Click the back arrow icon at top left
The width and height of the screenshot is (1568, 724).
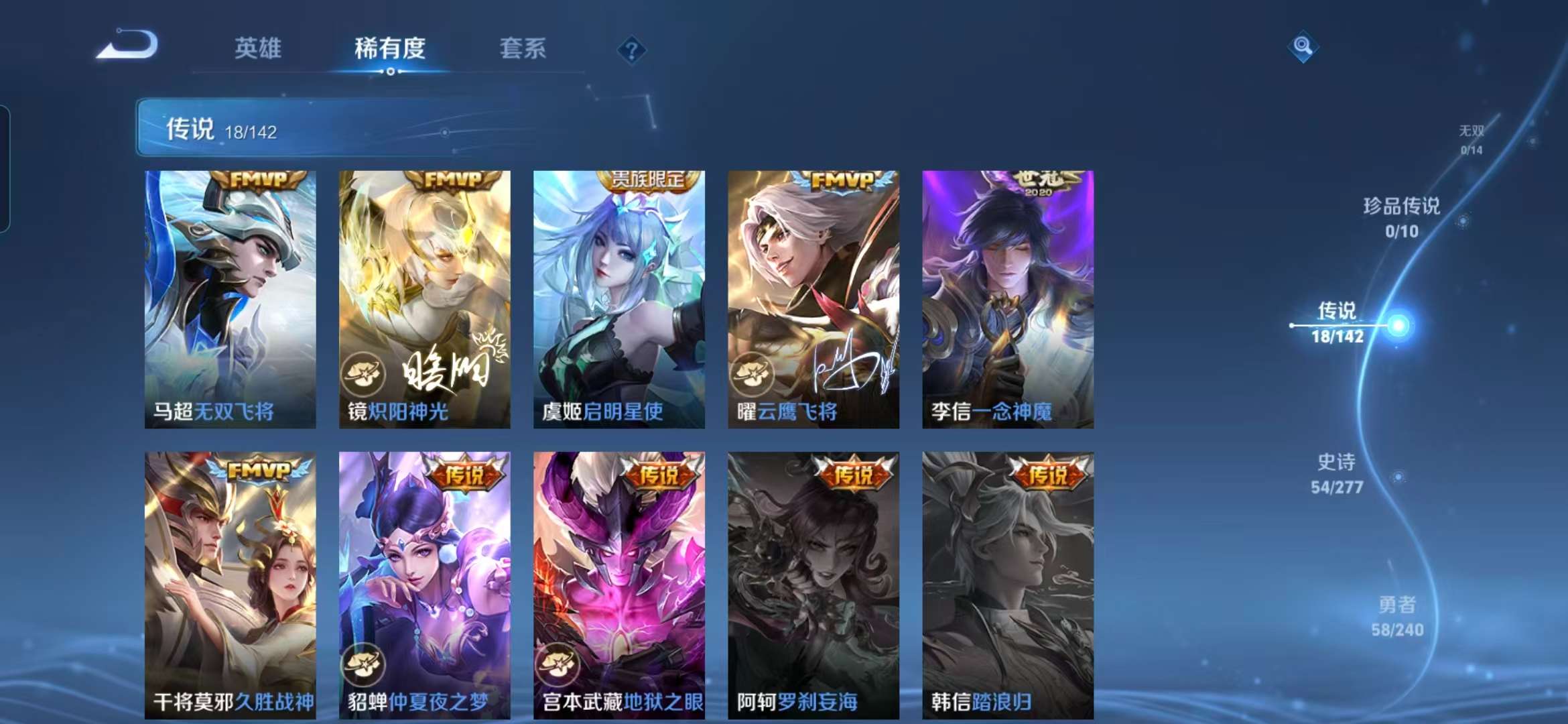[133, 44]
